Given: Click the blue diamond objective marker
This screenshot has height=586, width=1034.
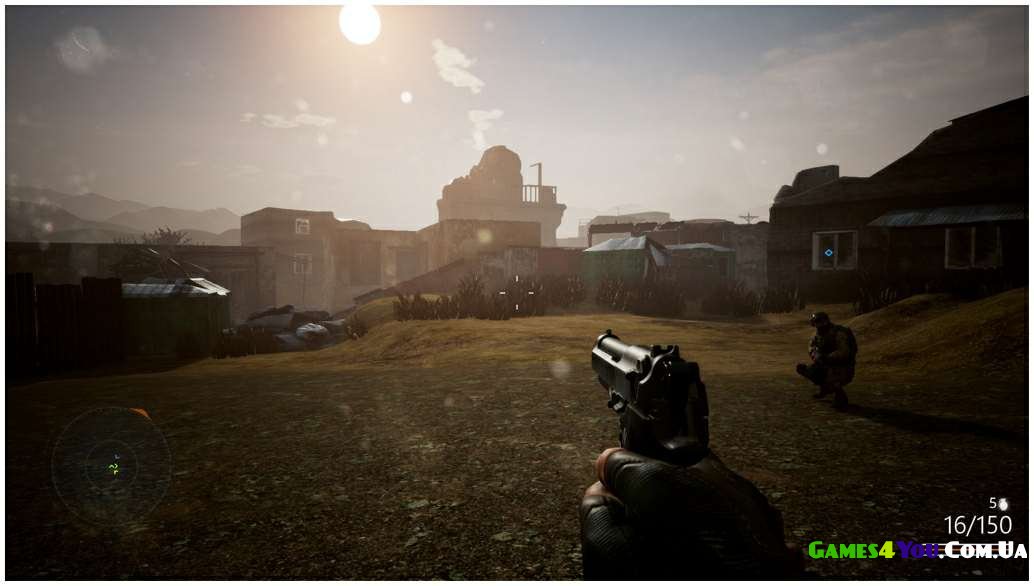Looking at the screenshot, I should [x=828, y=253].
